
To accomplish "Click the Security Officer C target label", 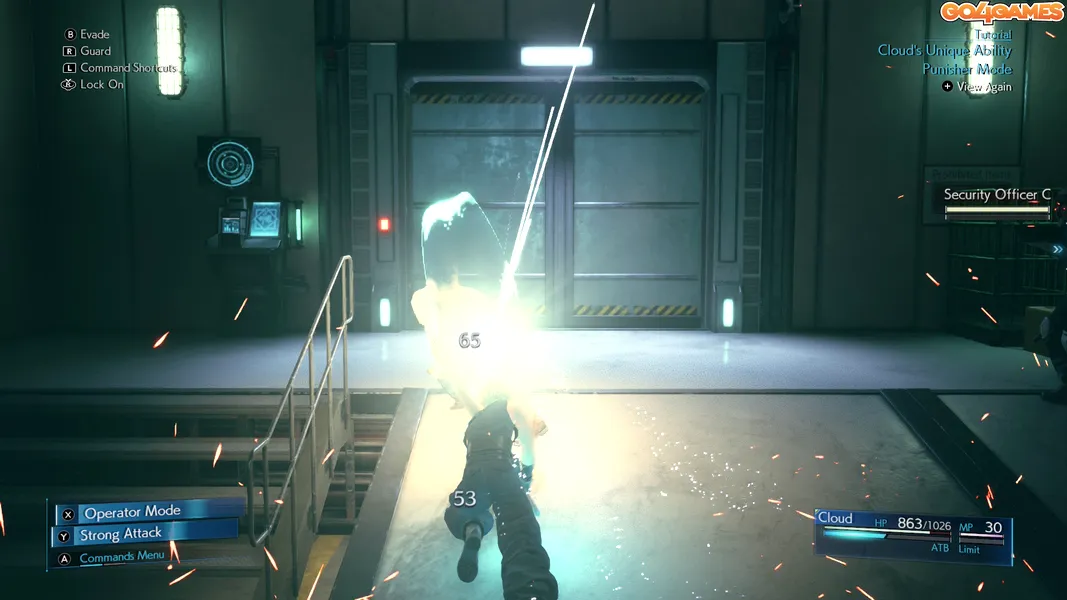I will pyautogui.click(x=997, y=195).
